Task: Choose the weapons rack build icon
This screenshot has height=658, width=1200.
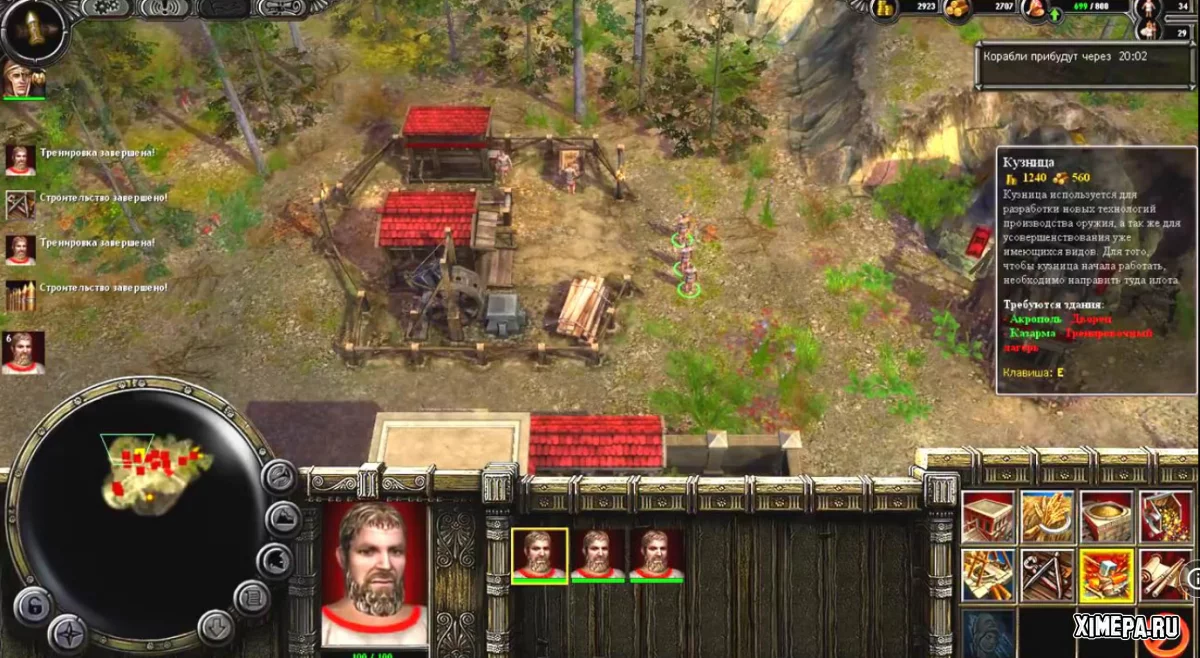Action: (1047, 575)
